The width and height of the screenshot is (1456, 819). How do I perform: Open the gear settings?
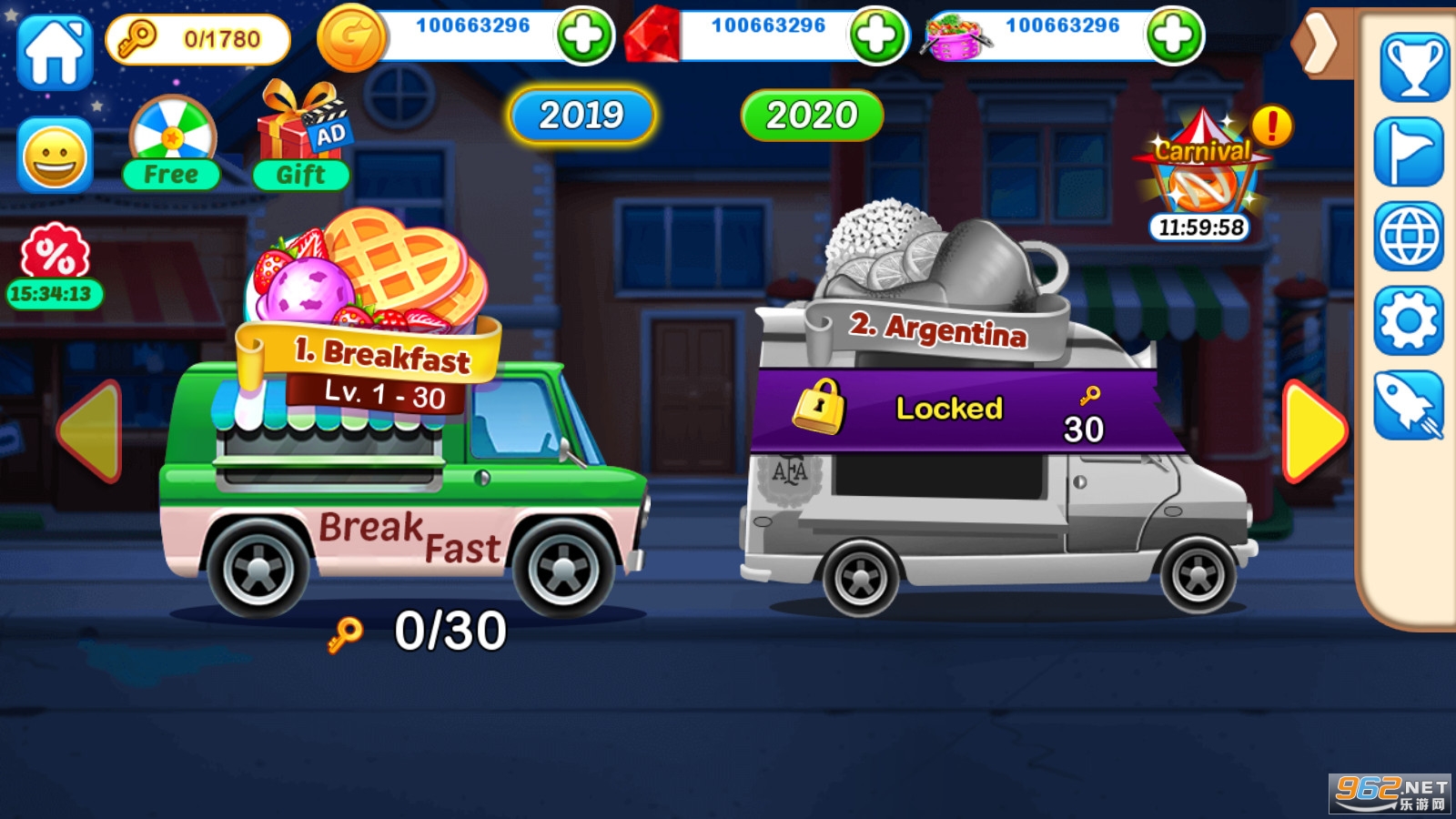point(1410,321)
